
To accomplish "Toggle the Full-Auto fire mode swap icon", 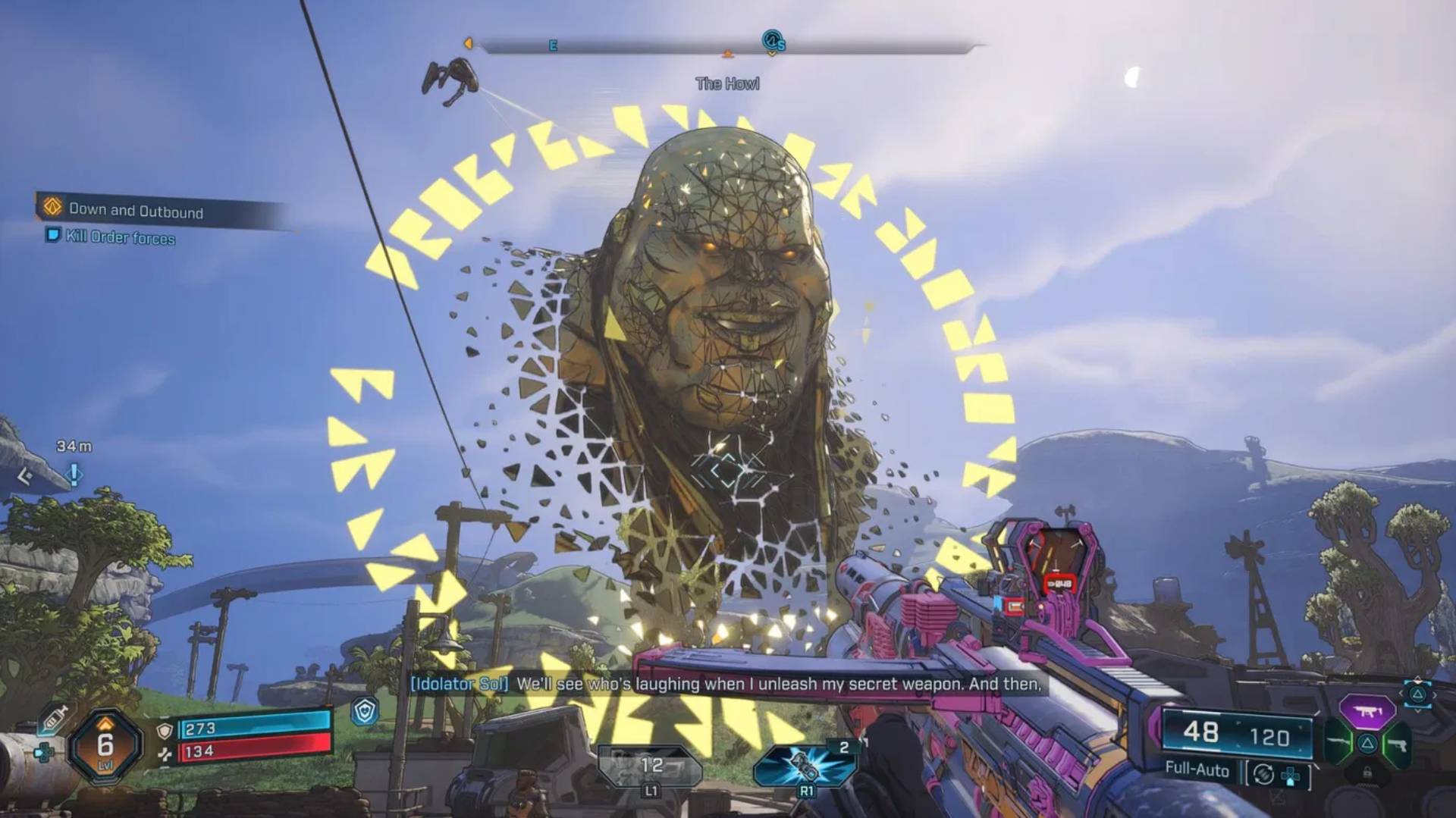I will (1263, 773).
